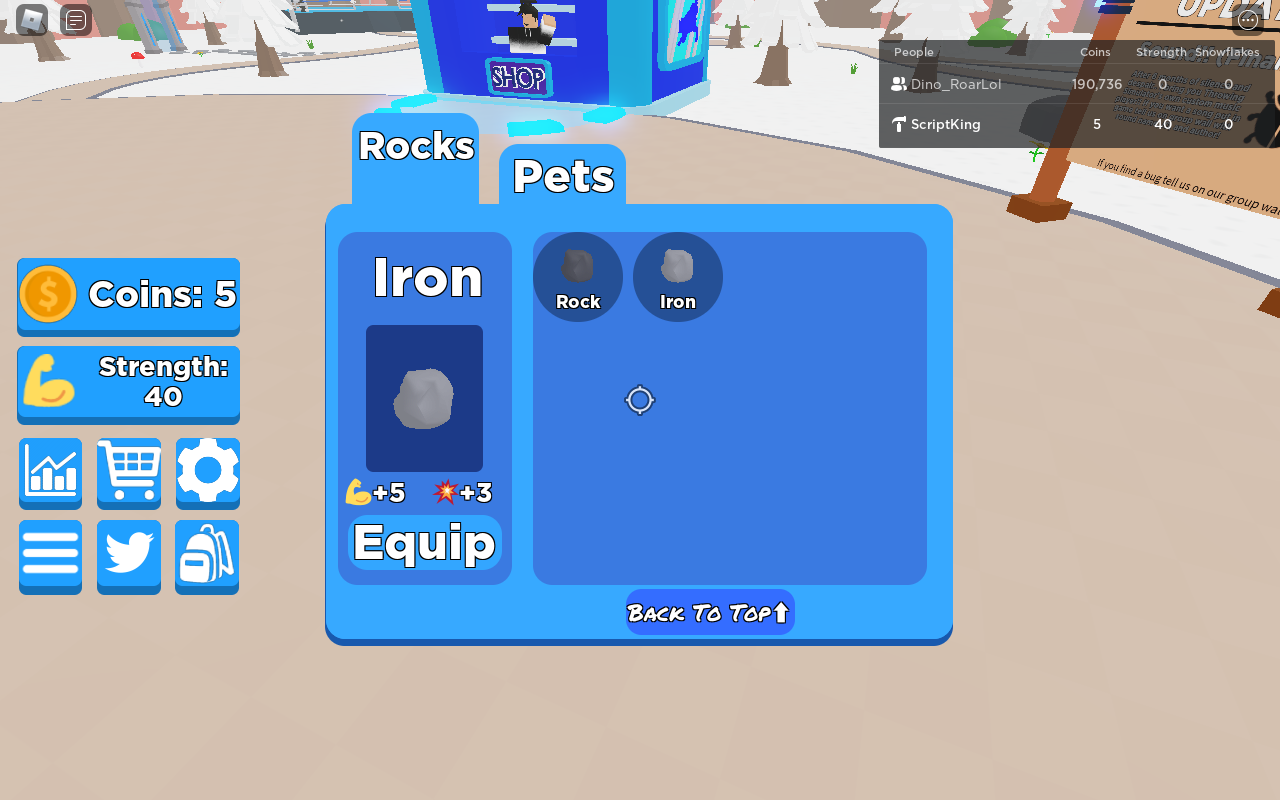
Task: Click the Strength: 40 display
Action: (128, 384)
